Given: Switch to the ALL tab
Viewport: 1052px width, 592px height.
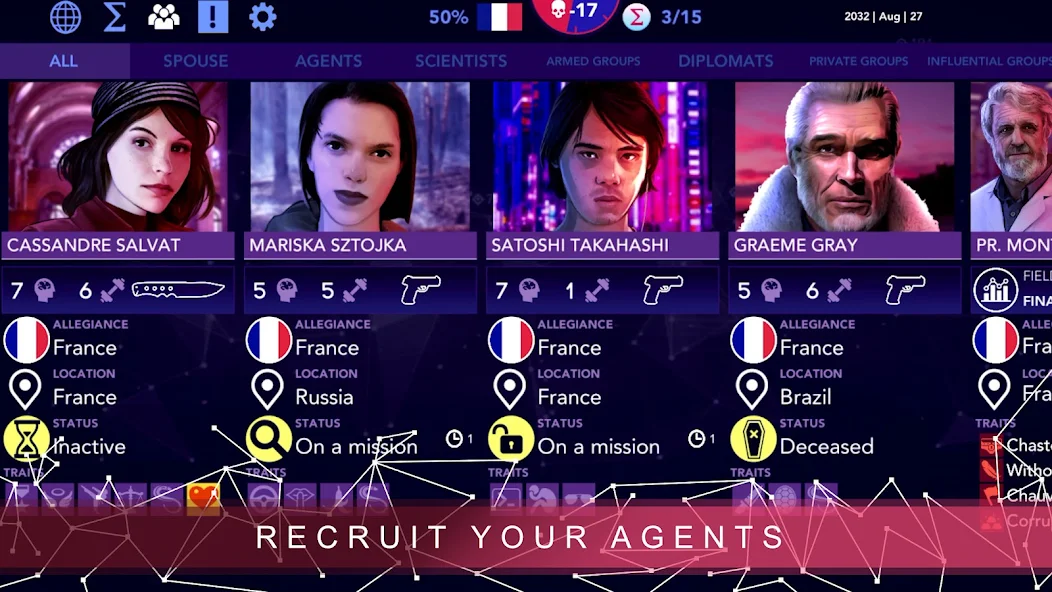Looking at the screenshot, I should coord(63,61).
